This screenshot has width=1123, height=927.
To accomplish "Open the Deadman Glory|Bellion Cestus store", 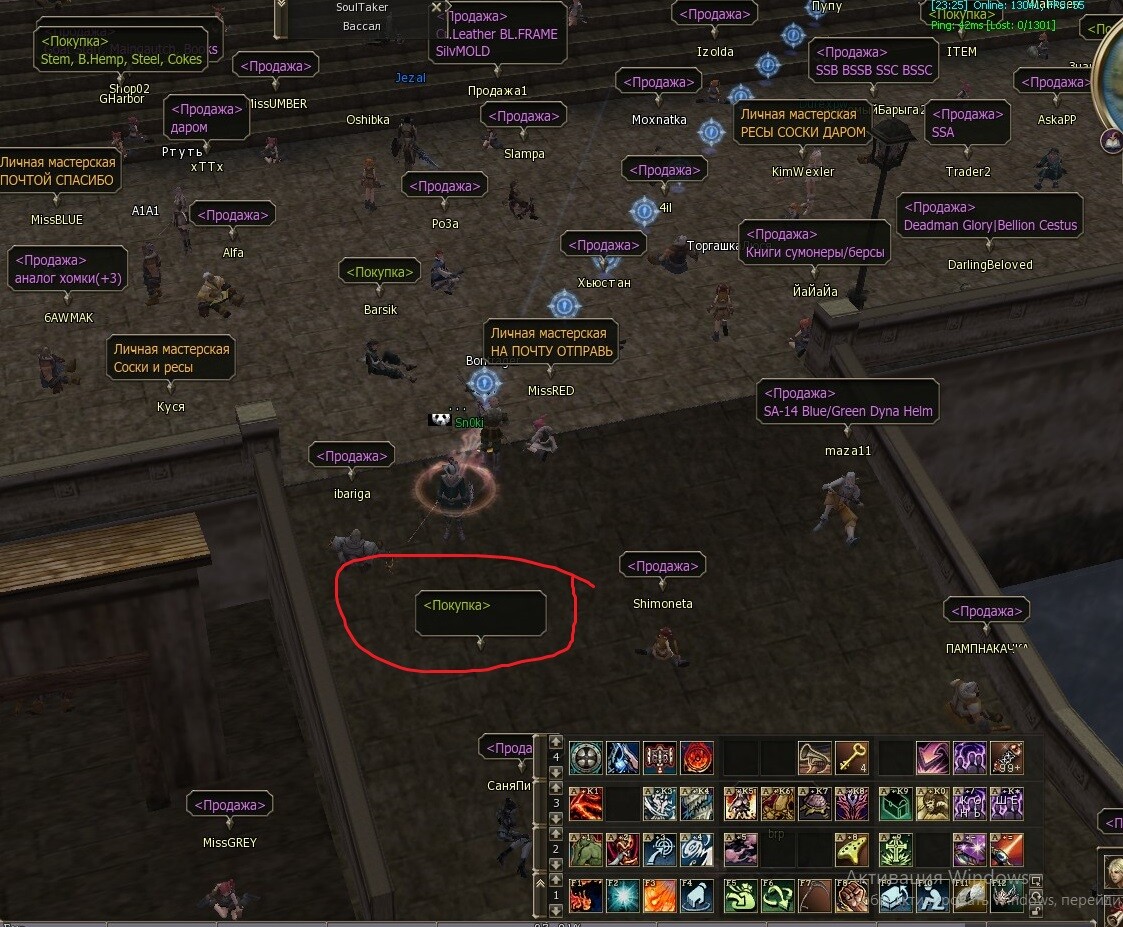I will pyautogui.click(x=989, y=217).
